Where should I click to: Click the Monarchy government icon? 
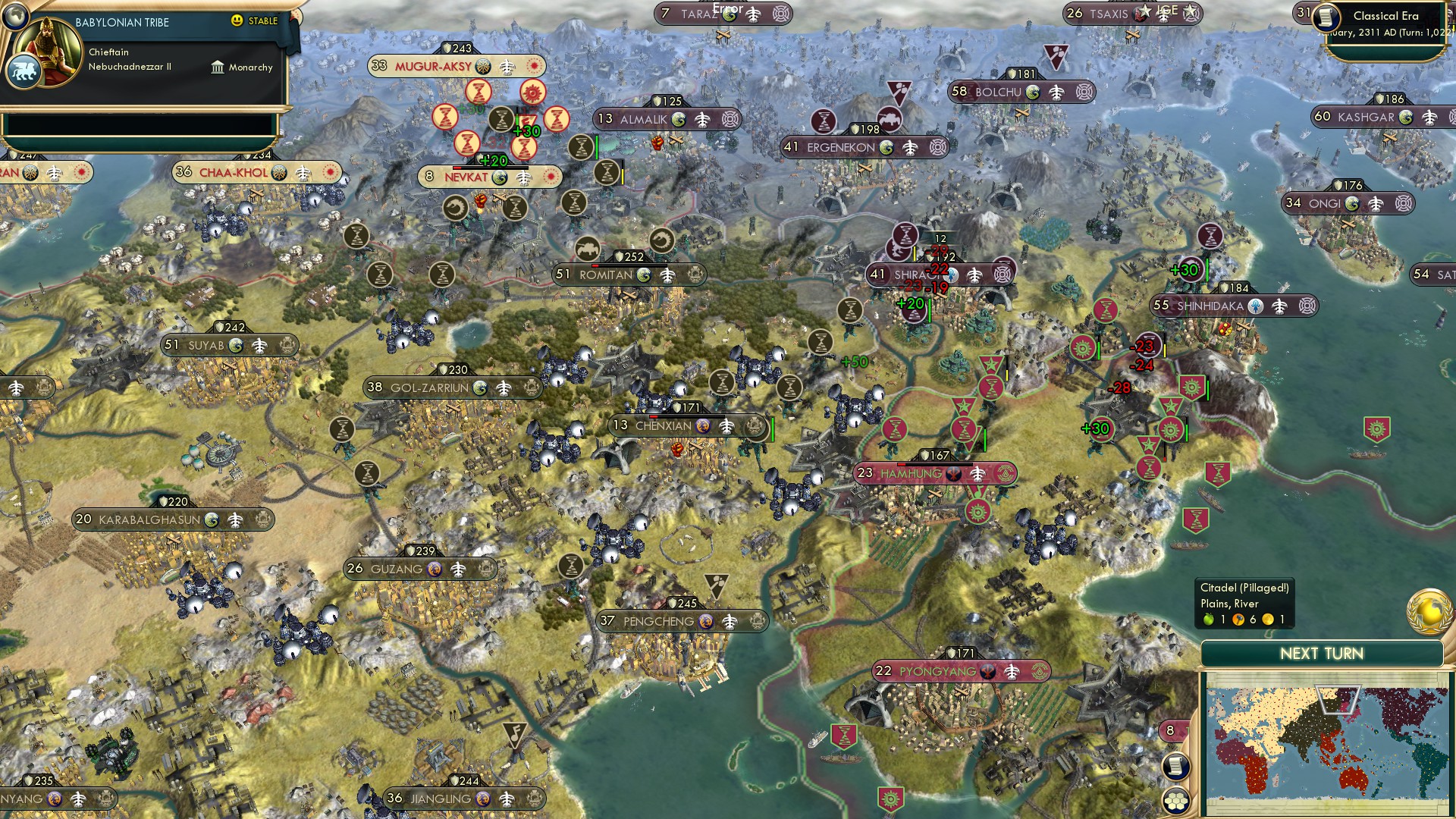[219, 67]
